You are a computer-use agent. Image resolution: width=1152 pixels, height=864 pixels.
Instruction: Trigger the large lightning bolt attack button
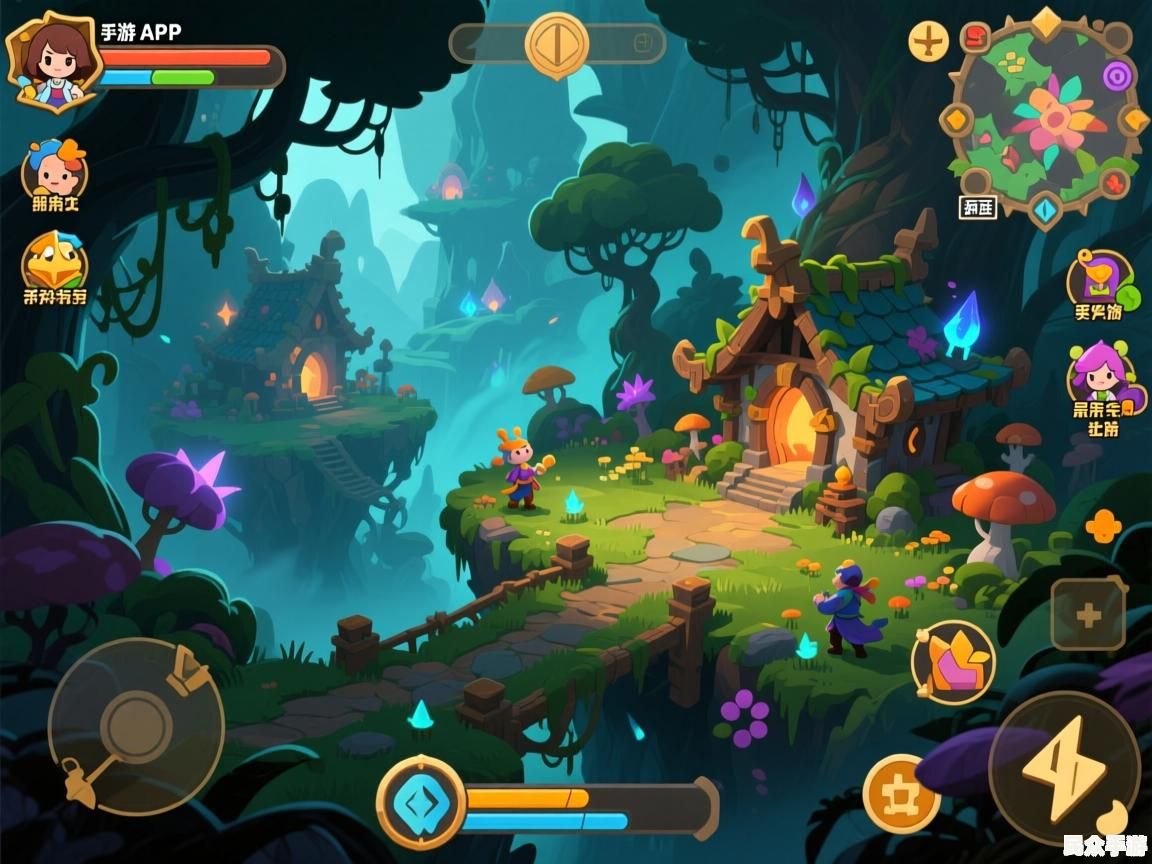point(1064,767)
